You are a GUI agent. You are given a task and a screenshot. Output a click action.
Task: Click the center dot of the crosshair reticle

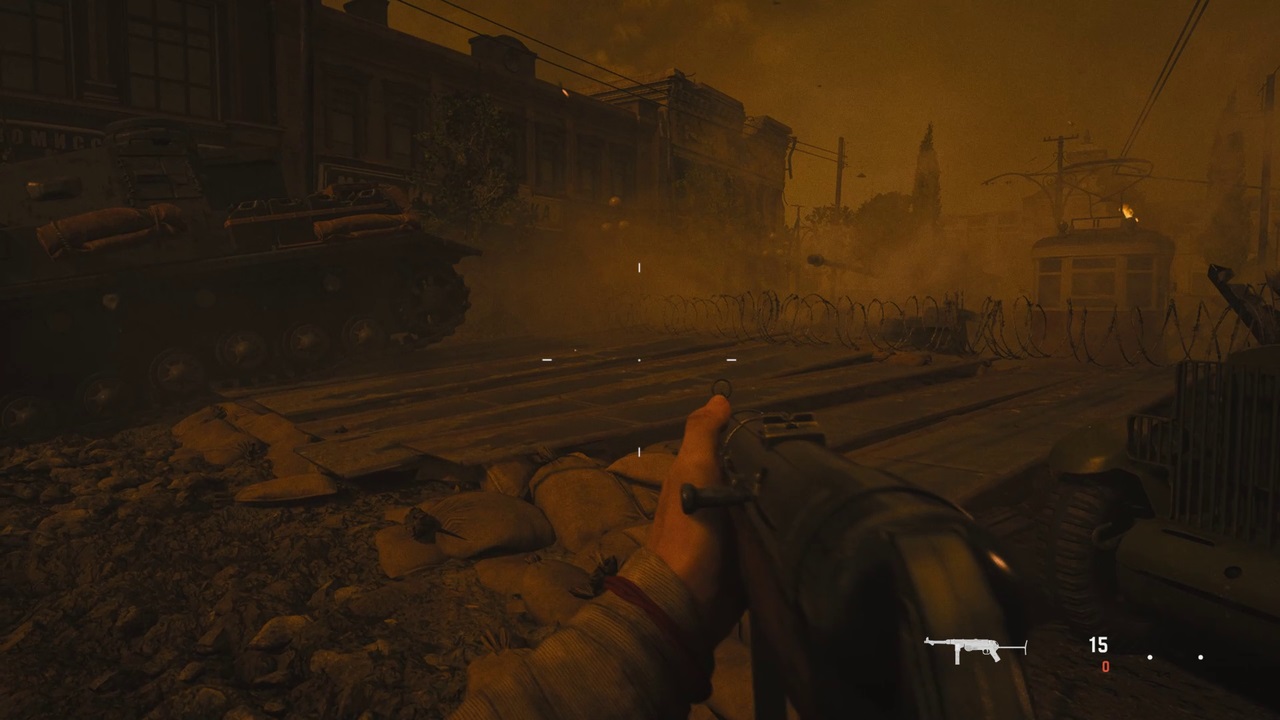[x=639, y=359]
